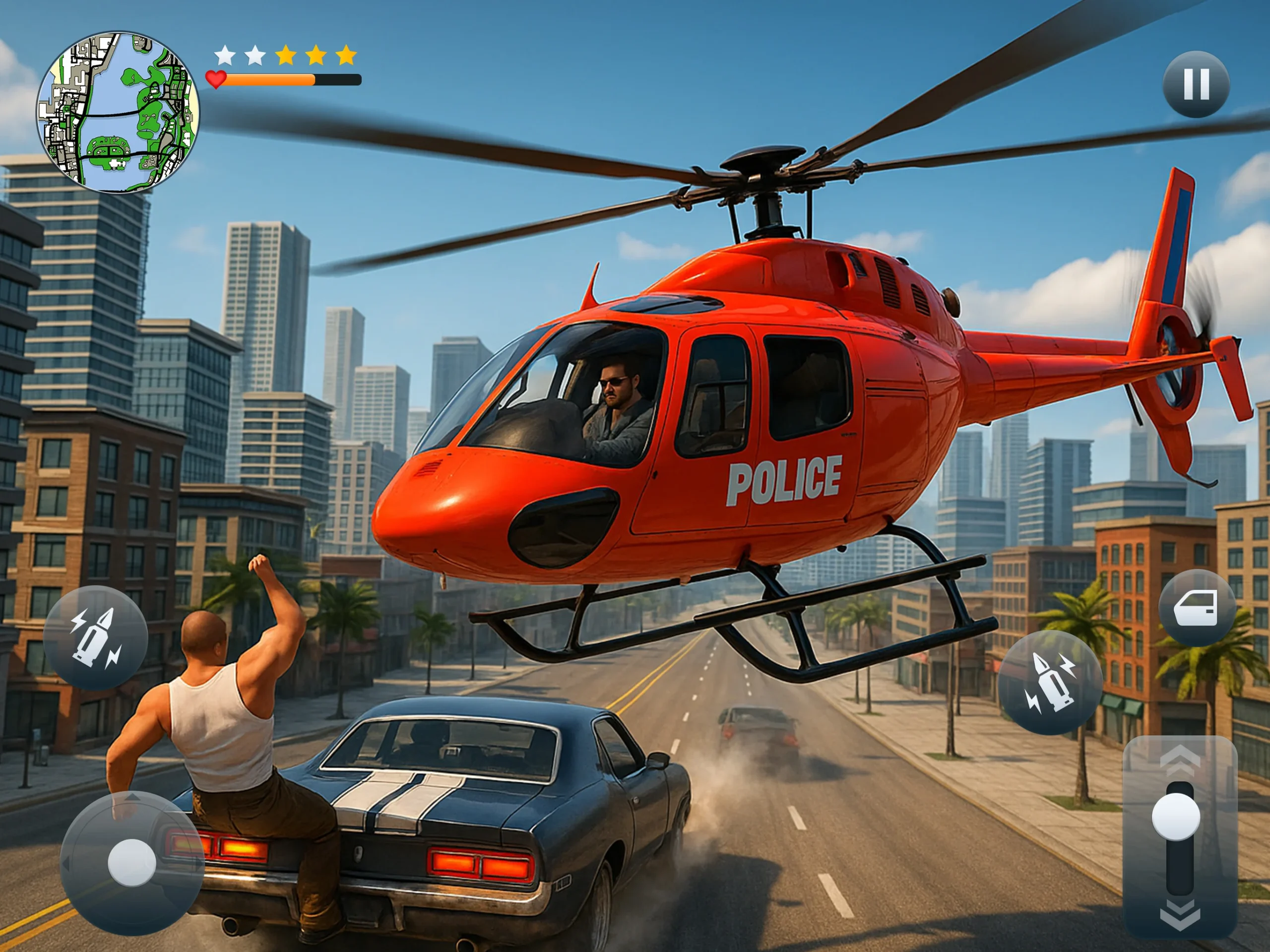This screenshot has height=952, width=1270.
Task: Fire the missile button above the joystick
Action: point(96,637)
